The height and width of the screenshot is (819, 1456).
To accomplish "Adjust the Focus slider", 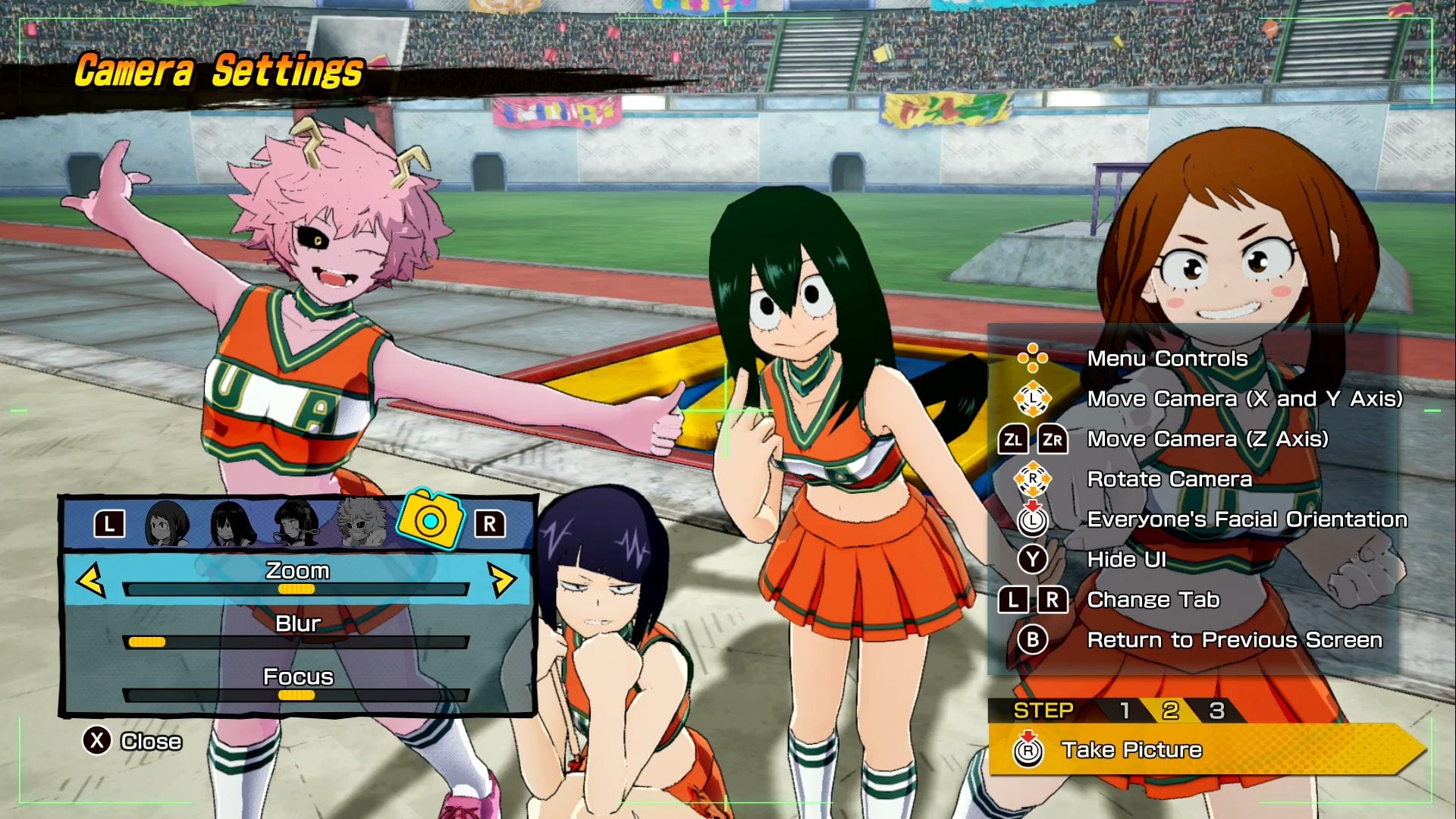I will pos(296,695).
